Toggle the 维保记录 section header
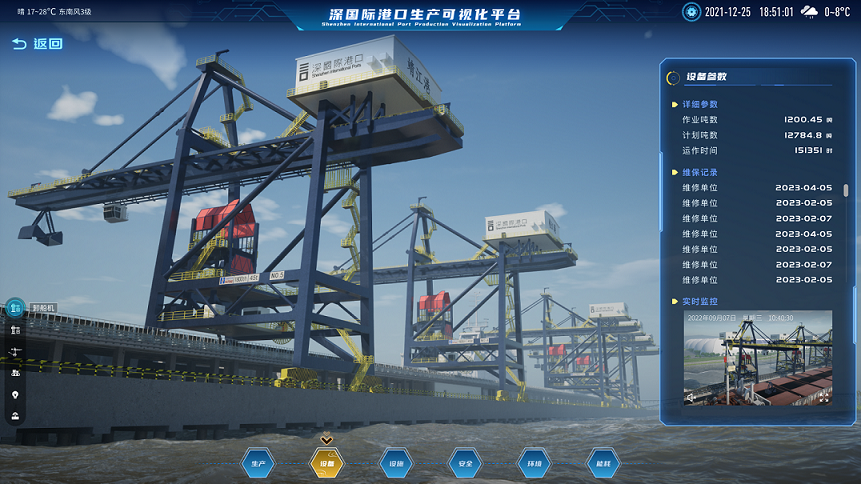 click(700, 172)
